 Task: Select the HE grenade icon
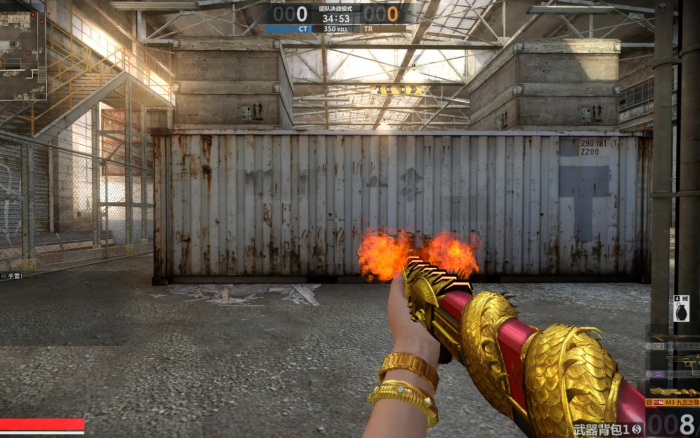point(681,308)
